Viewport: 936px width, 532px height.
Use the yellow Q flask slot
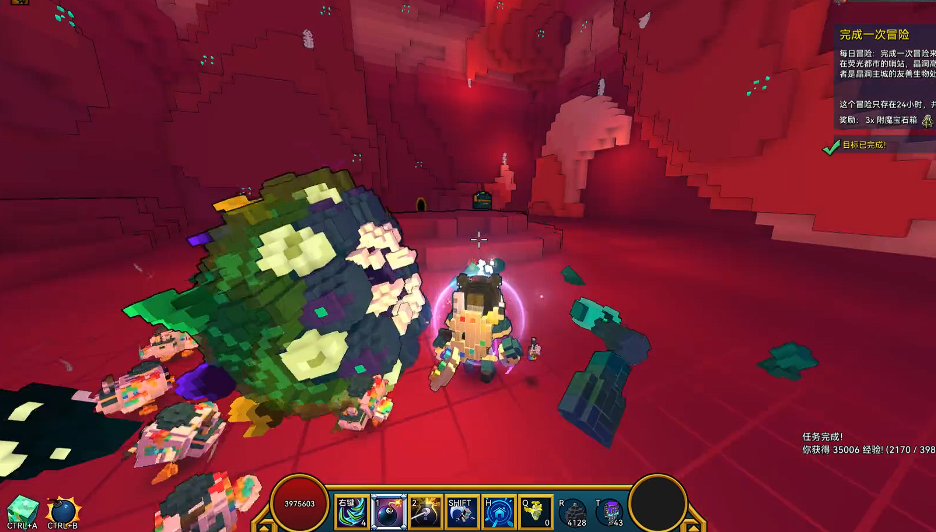(535, 512)
